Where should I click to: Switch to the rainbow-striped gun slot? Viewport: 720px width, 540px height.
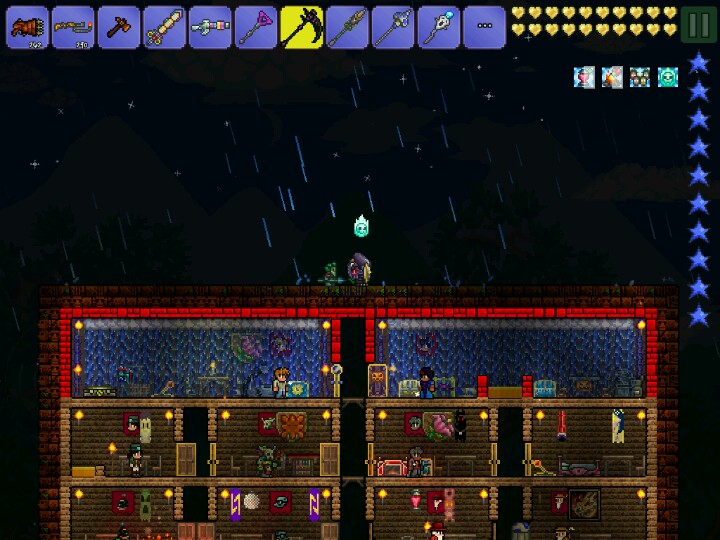coord(210,27)
